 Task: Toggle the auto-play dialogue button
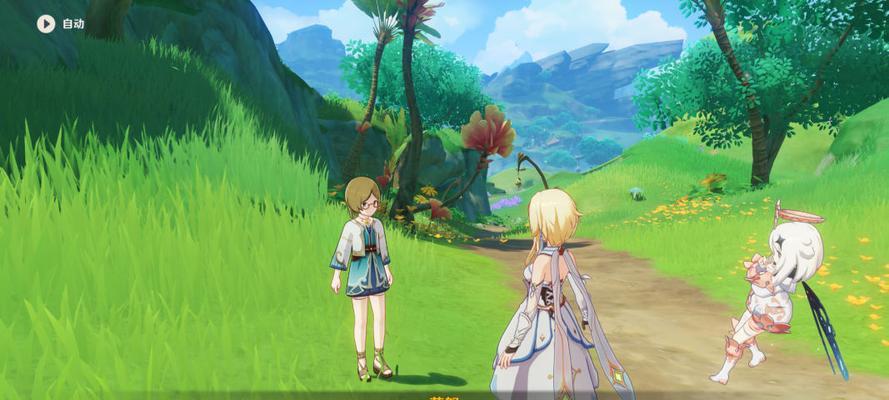point(46,23)
